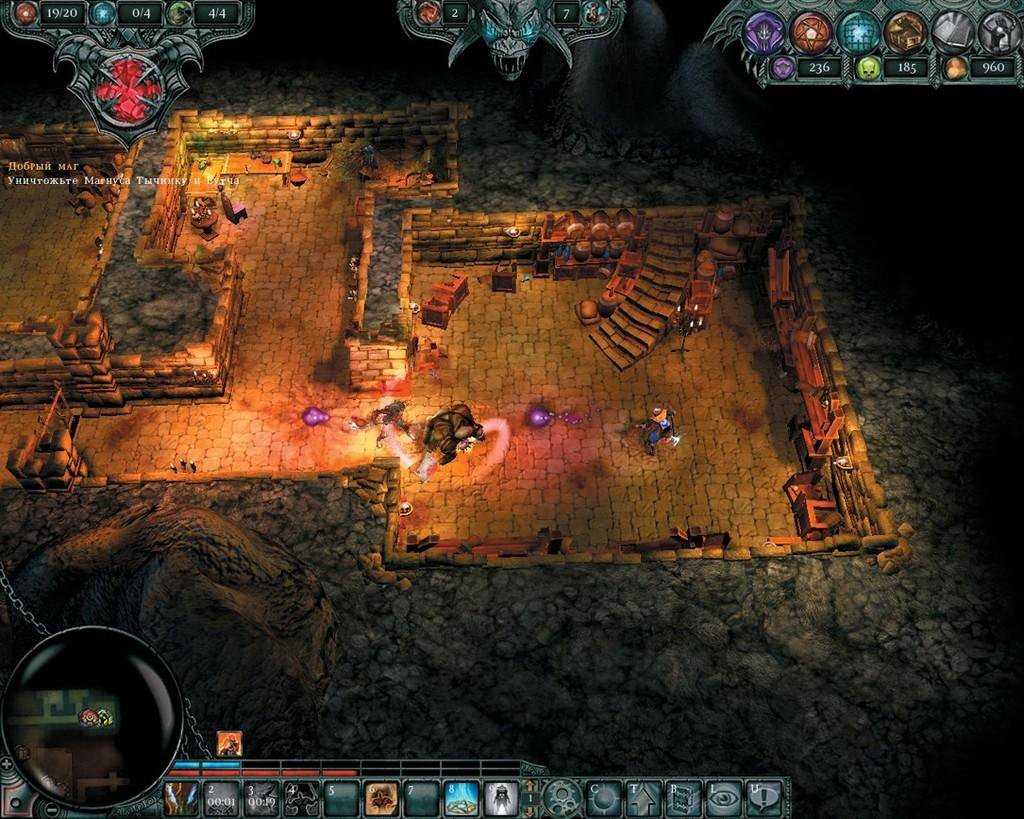Image resolution: width=1024 pixels, height=819 pixels.
Task: Select the grey statue figure icon
Action: point(998,32)
